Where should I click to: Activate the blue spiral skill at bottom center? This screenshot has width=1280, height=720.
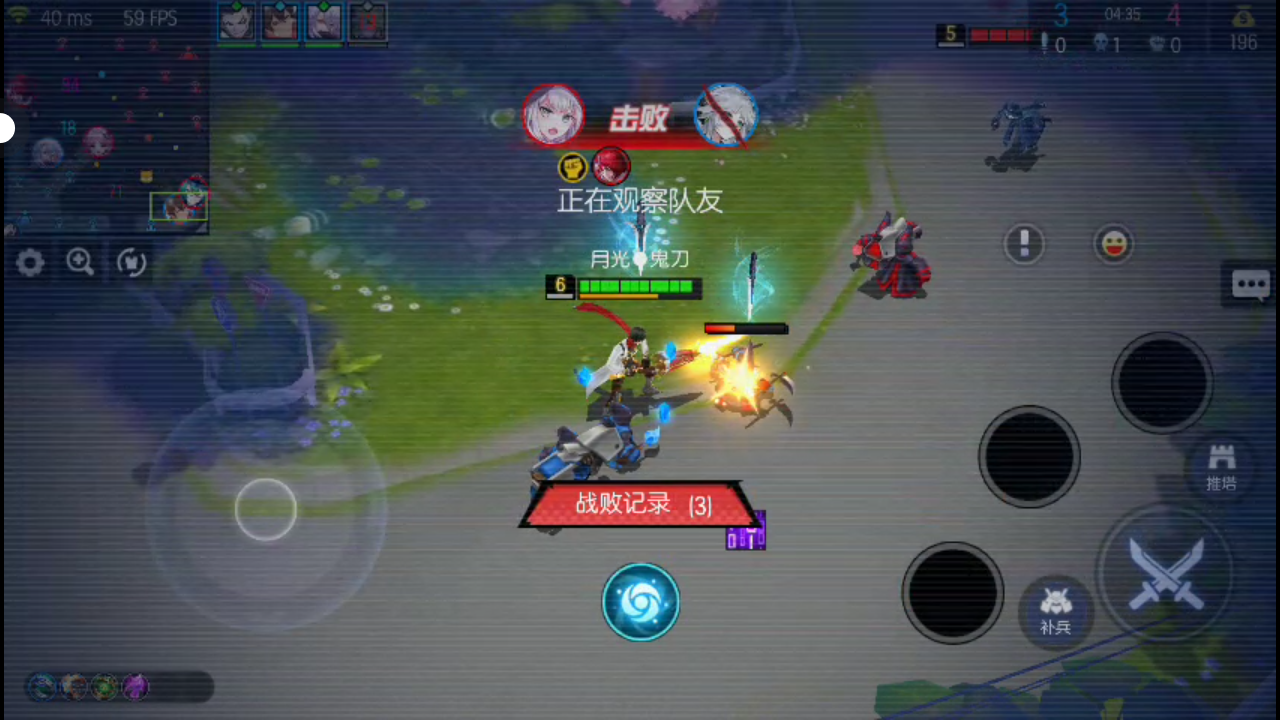[x=641, y=601]
